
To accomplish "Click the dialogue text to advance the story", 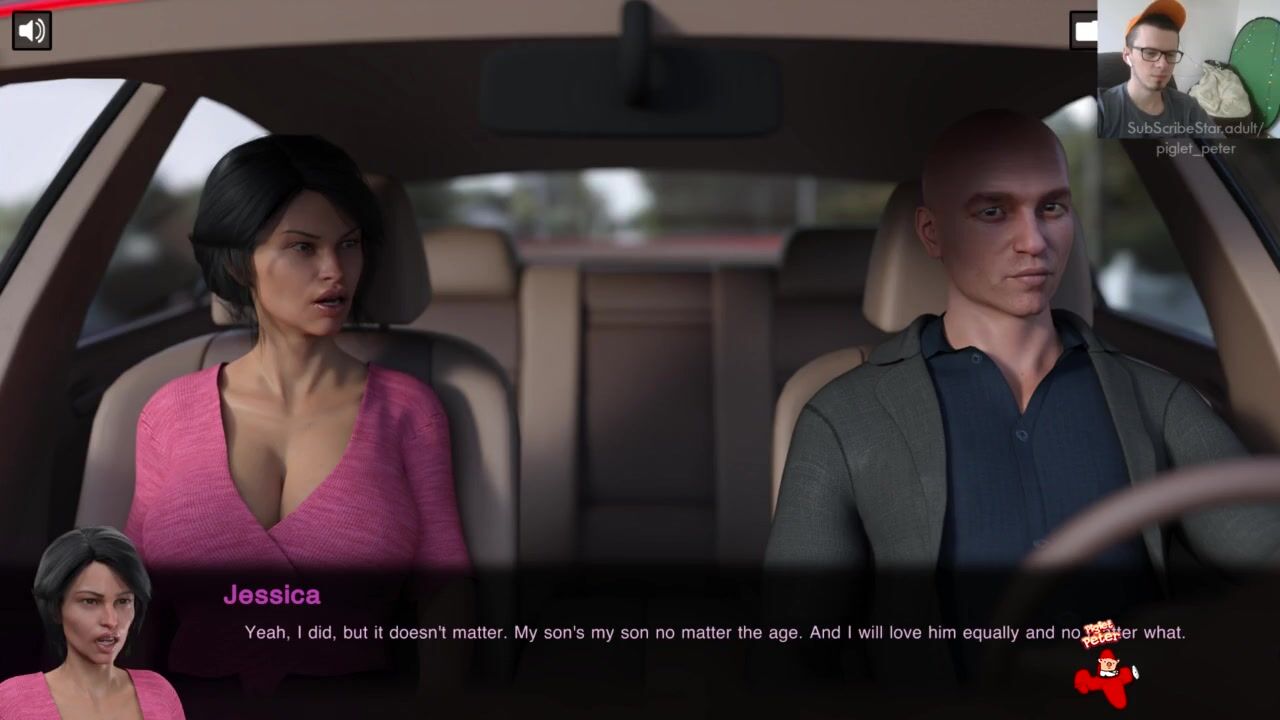I will click(x=640, y=632).
